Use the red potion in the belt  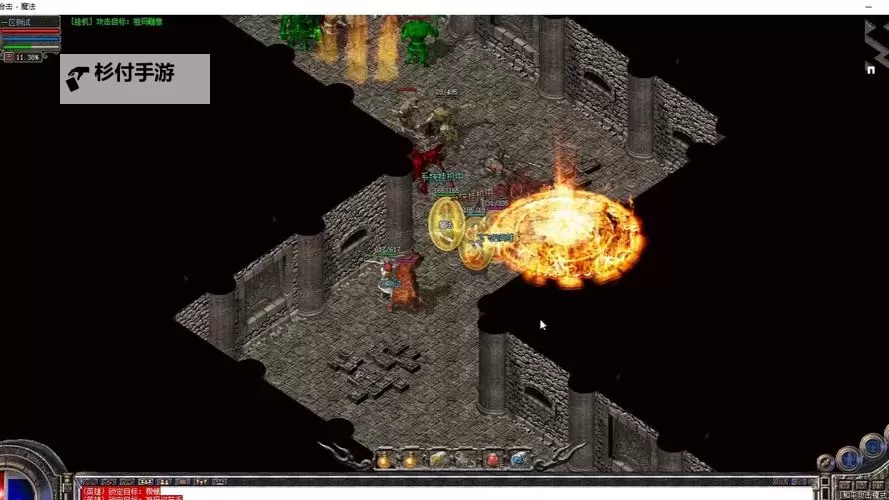tap(492, 460)
